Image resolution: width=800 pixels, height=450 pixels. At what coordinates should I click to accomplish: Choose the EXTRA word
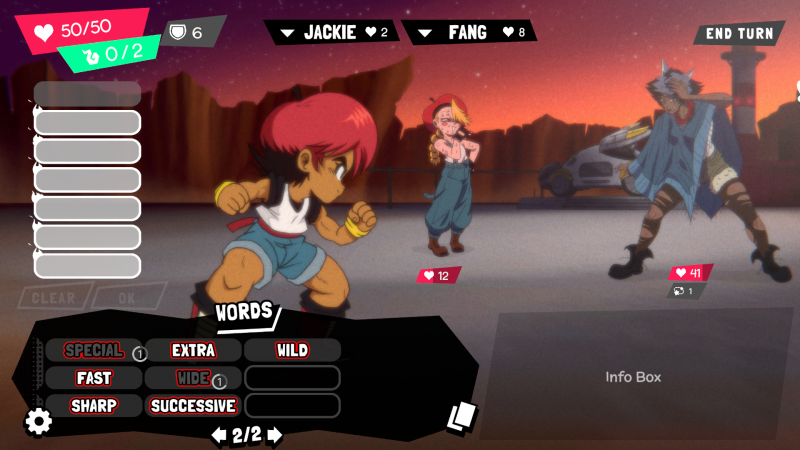[x=193, y=350]
